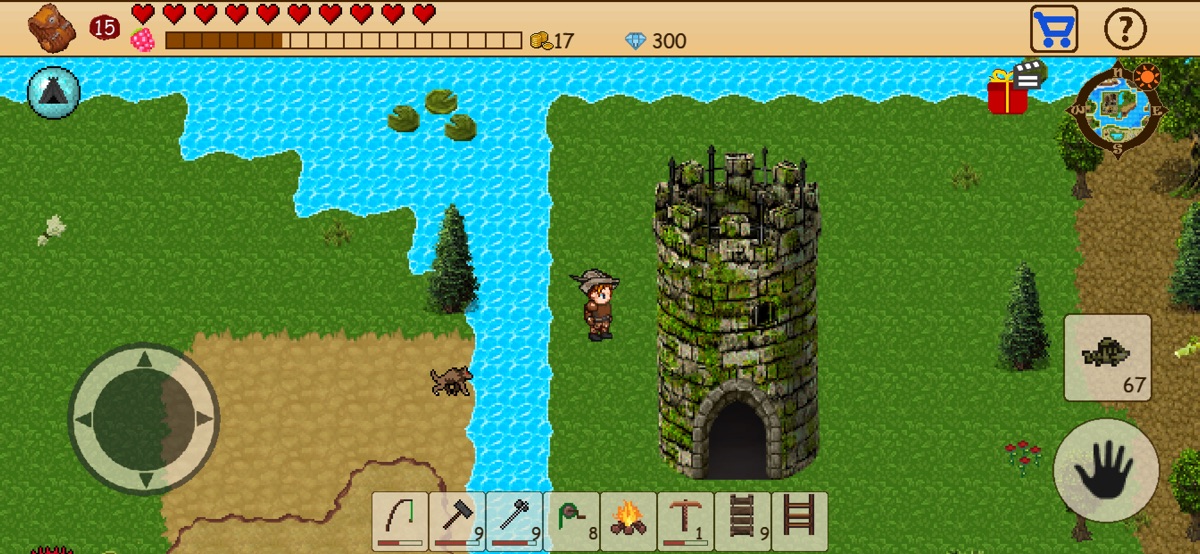
Task: Select the campfire hotbar slot
Action: coord(628,521)
